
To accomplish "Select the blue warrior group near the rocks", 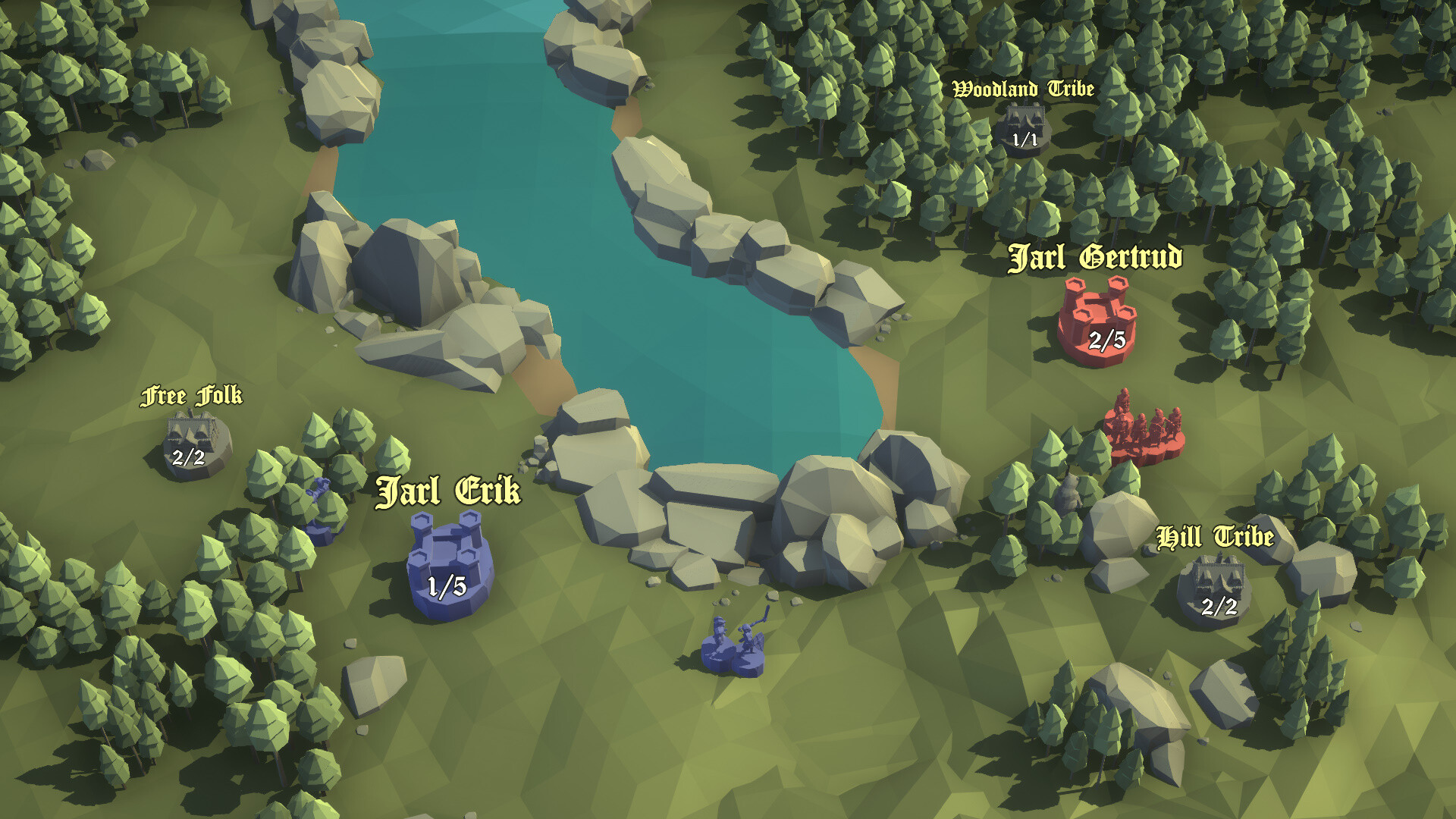I will tap(732, 641).
